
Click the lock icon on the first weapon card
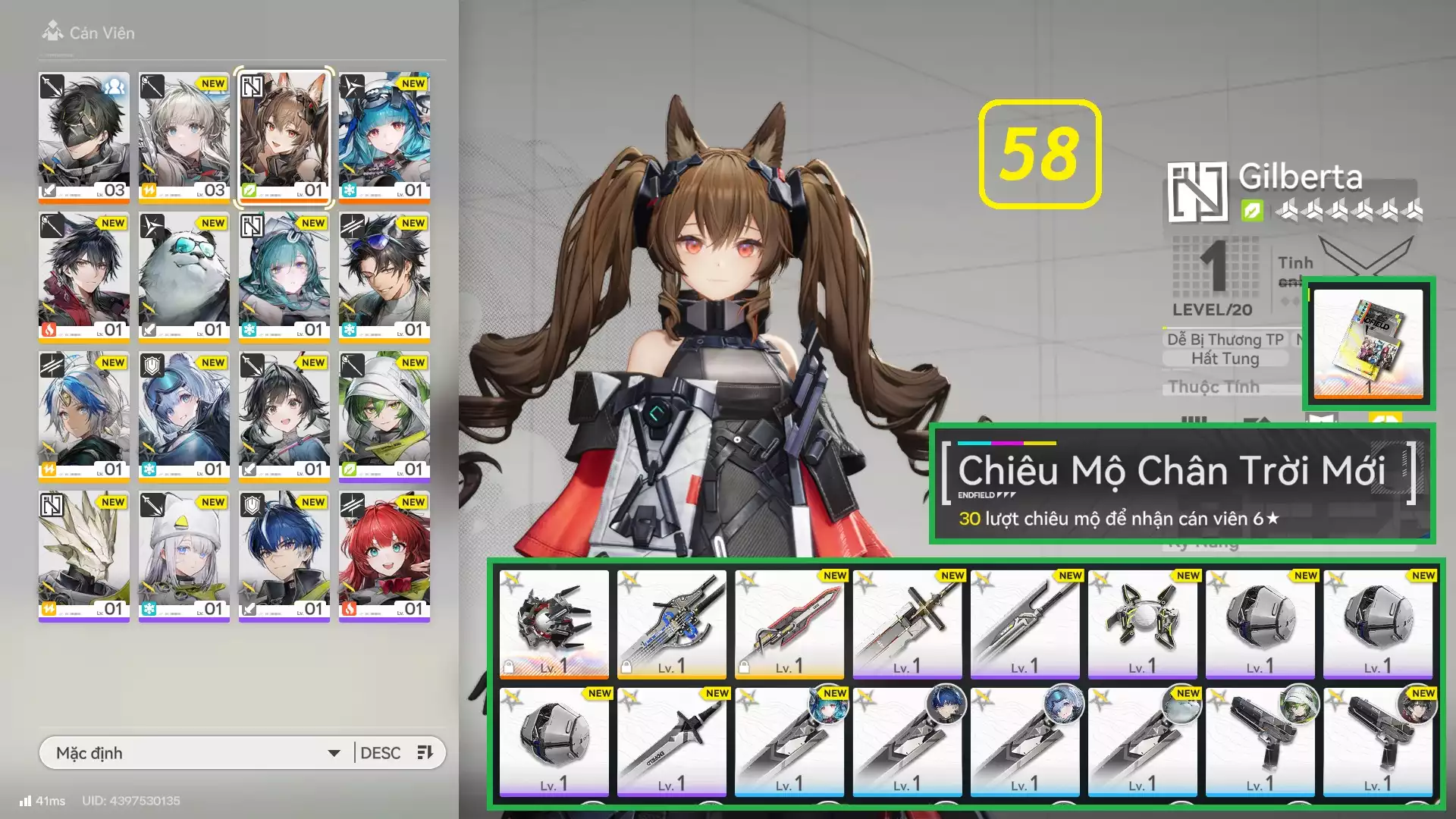tap(510, 665)
